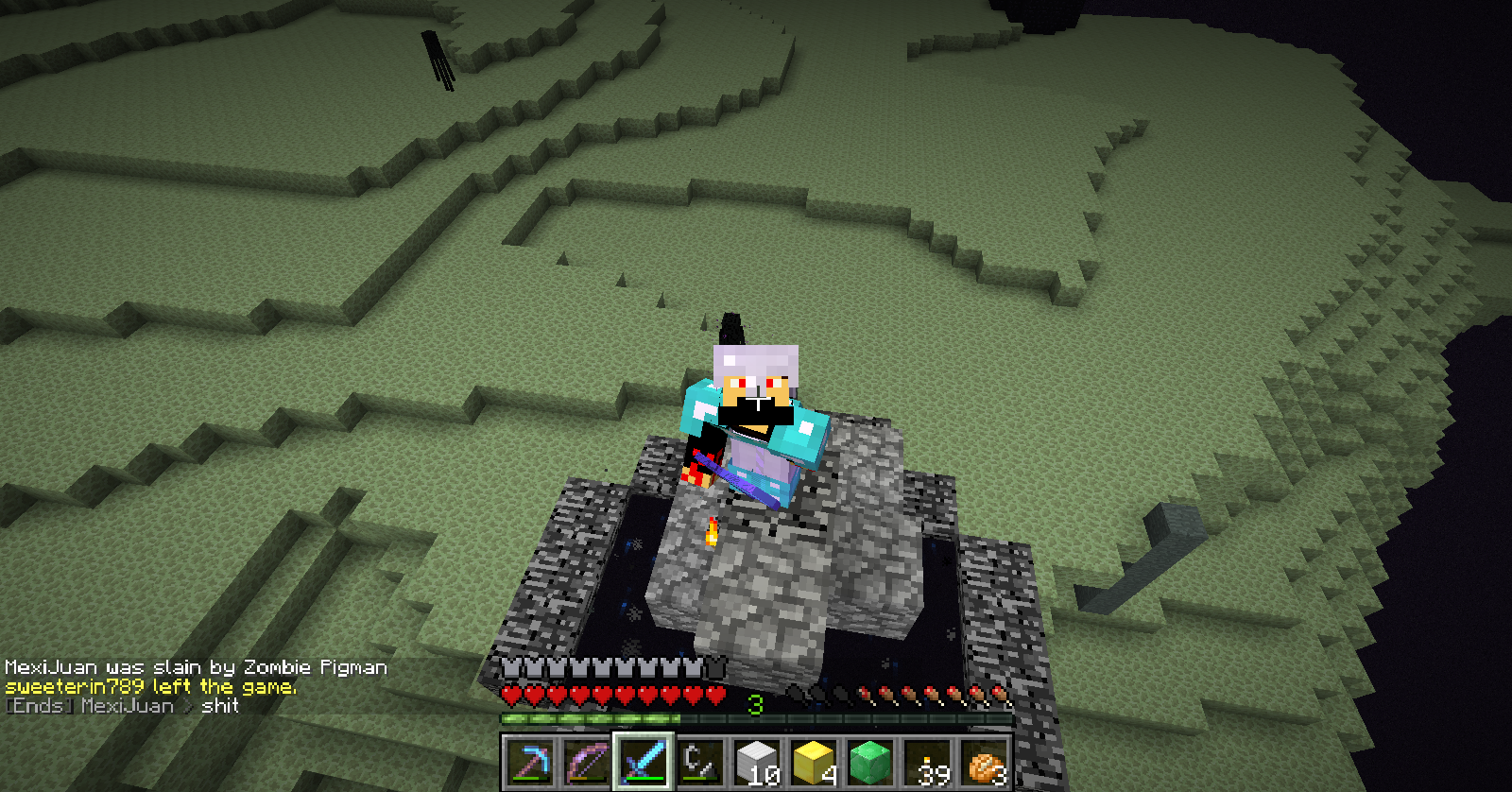
Task: Select the diamond pickaxe hotbar slot
Action: pyautogui.click(x=529, y=762)
